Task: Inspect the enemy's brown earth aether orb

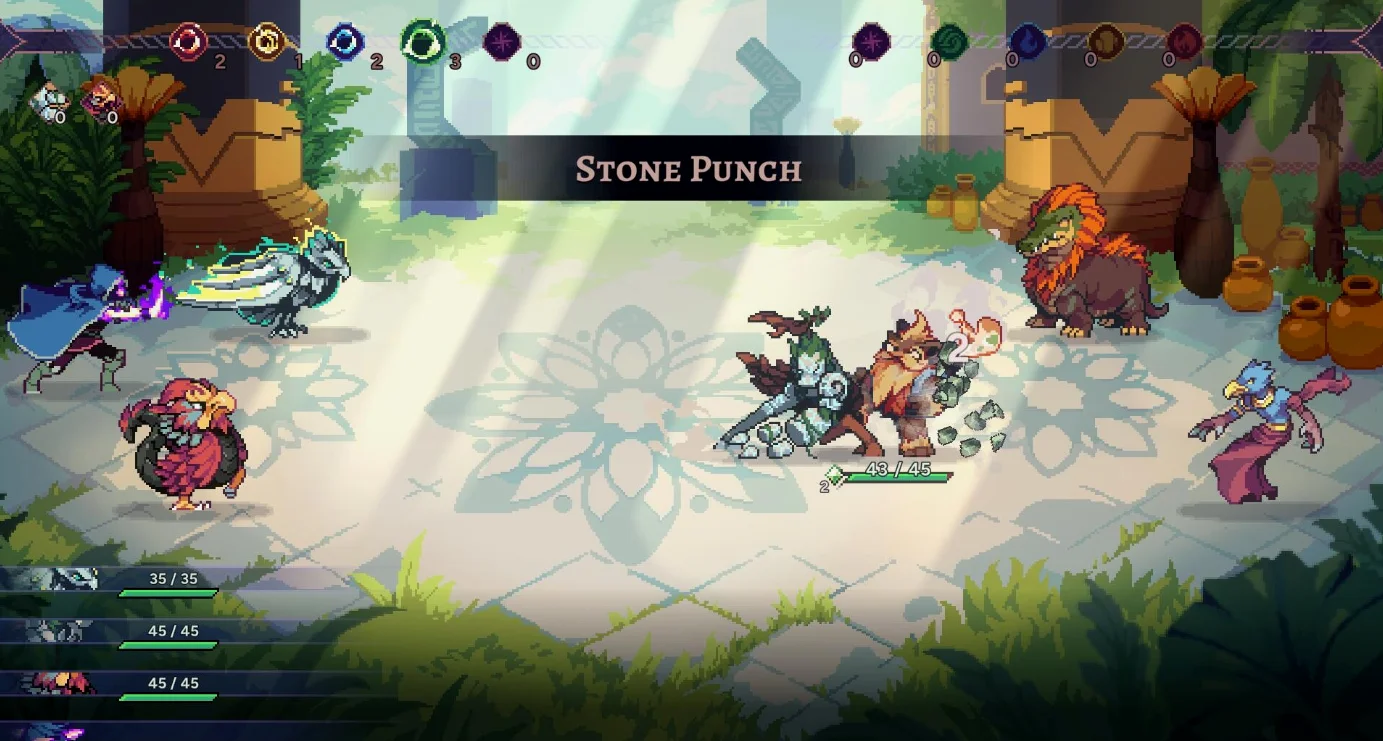Action: click(1106, 42)
